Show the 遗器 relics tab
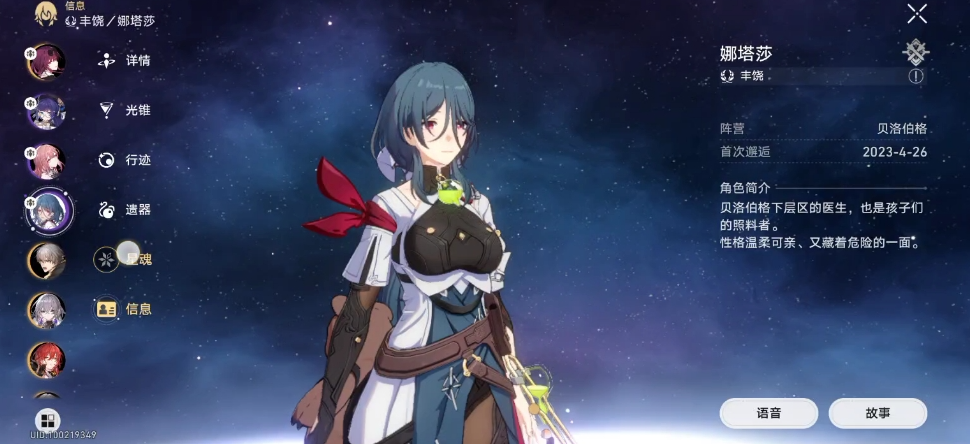This screenshot has height=444, width=970. pos(125,209)
